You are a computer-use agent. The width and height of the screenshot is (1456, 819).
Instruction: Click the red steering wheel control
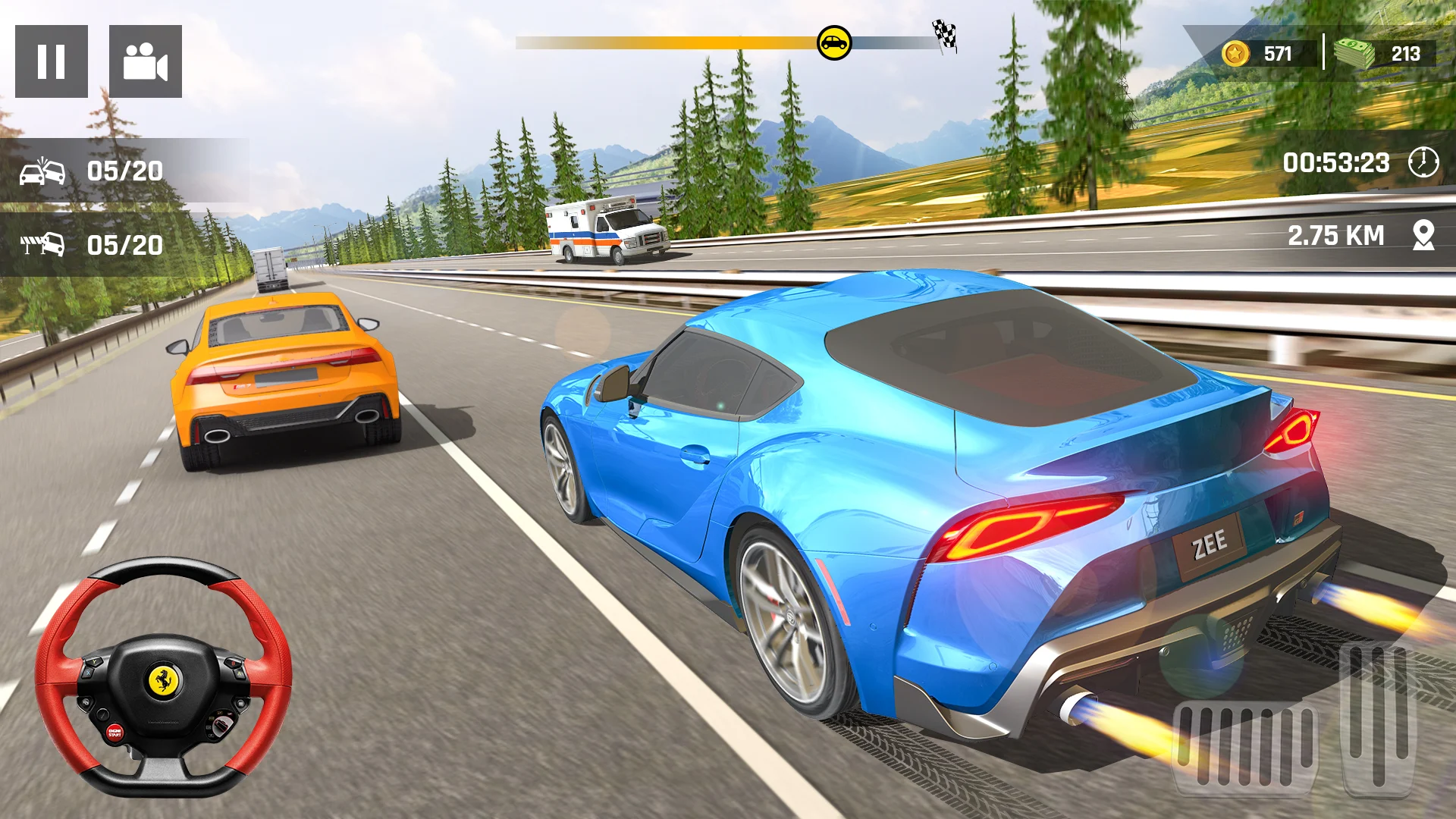(163, 677)
